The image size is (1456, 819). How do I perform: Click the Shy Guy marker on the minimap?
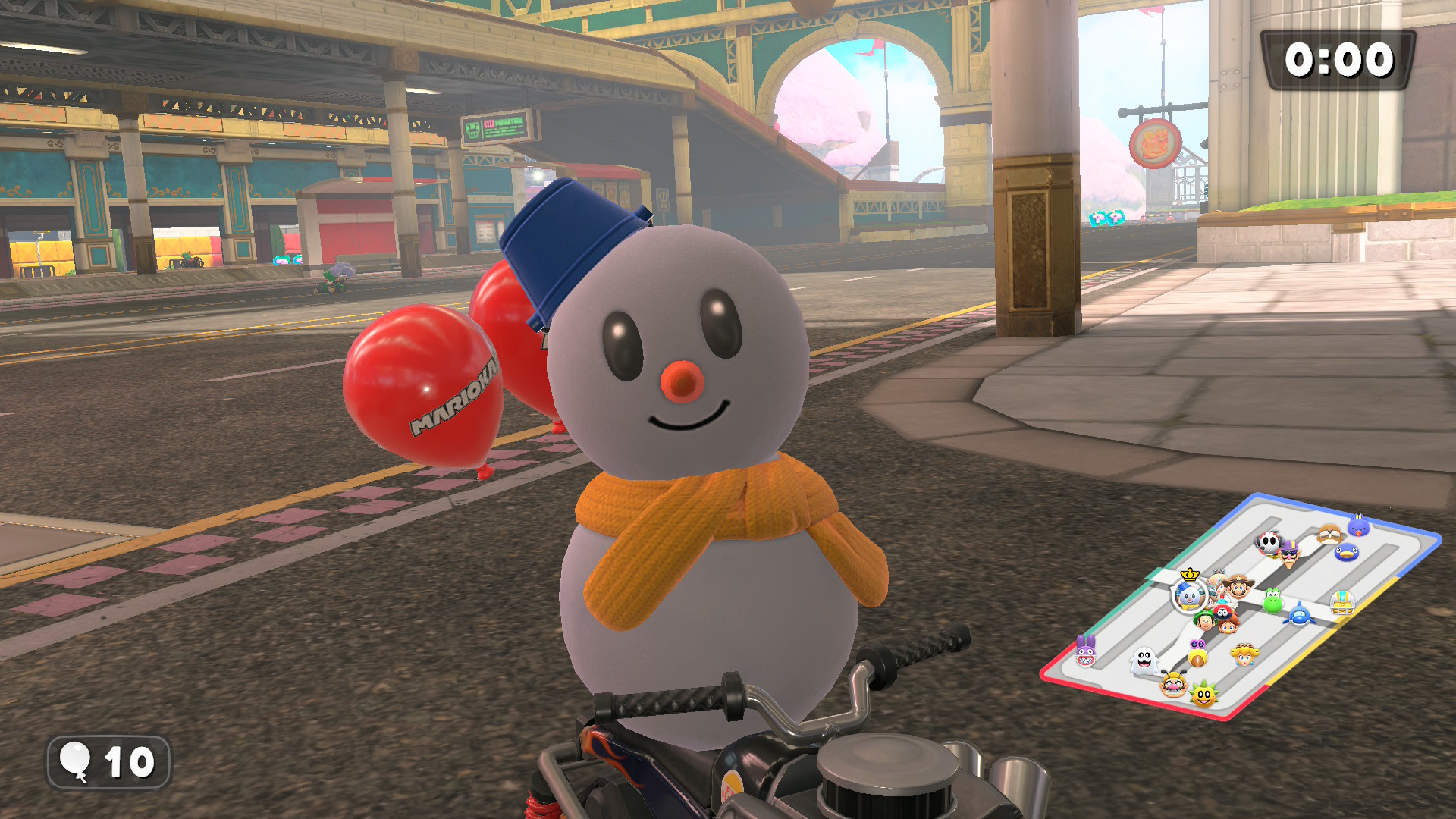(1268, 542)
